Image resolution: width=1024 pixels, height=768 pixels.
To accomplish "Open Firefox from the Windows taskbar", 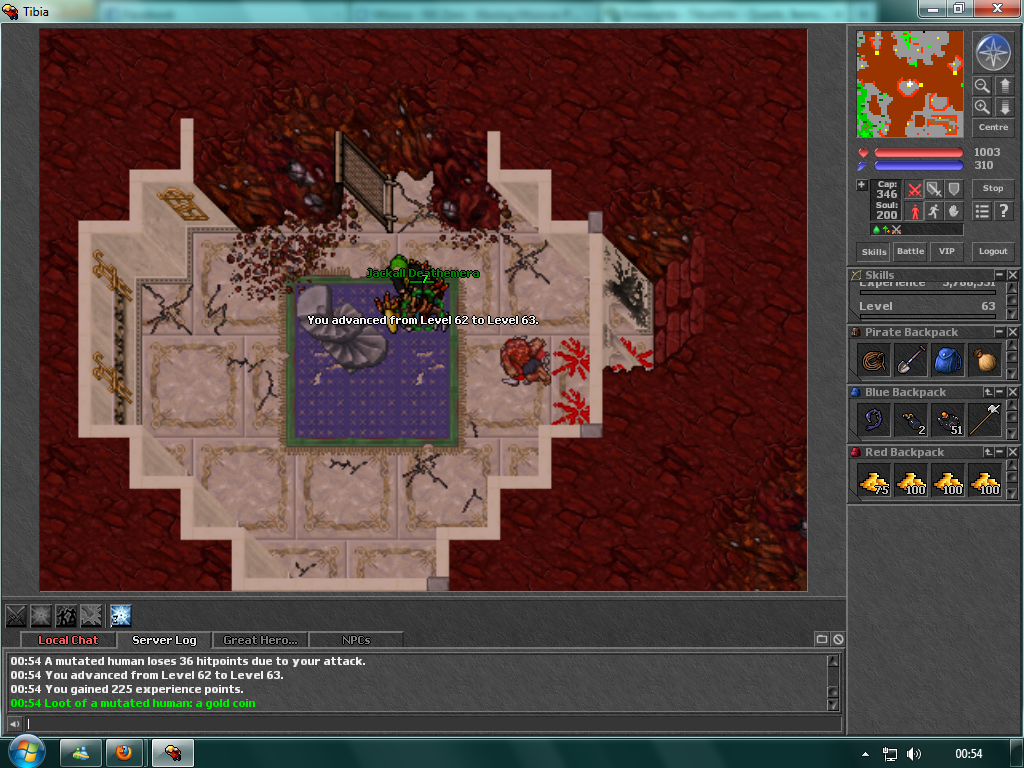I will click(x=124, y=753).
